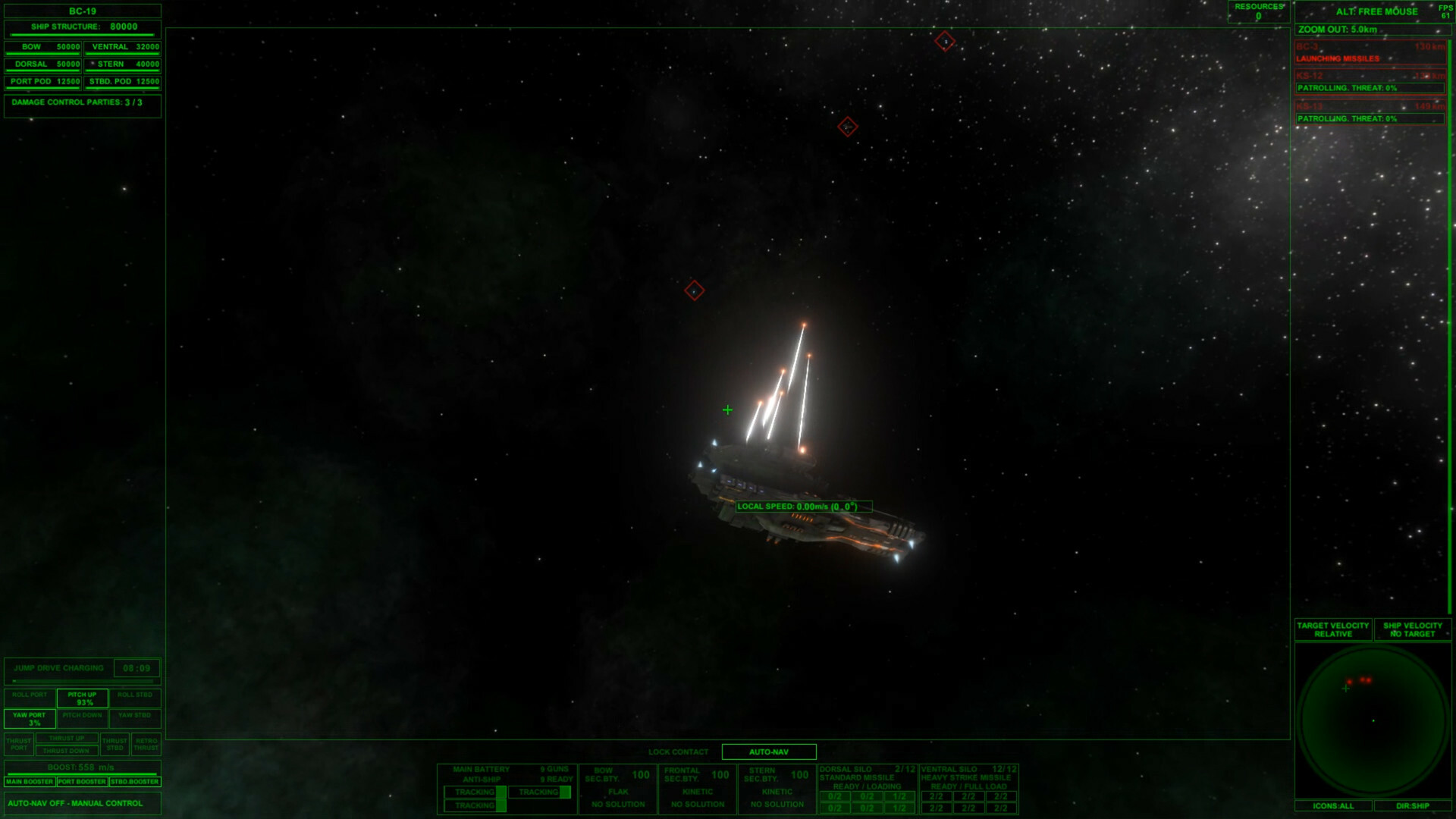Screen dimensions: 1456x819
Task: Toggle AUTO-NAV mode
Action: [770, 752]
